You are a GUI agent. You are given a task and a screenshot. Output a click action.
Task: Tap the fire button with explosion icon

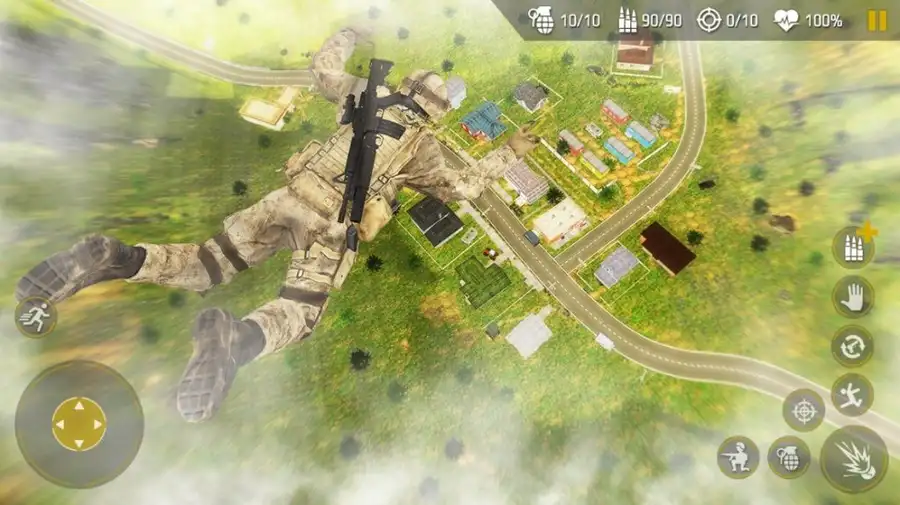[853, 458]
